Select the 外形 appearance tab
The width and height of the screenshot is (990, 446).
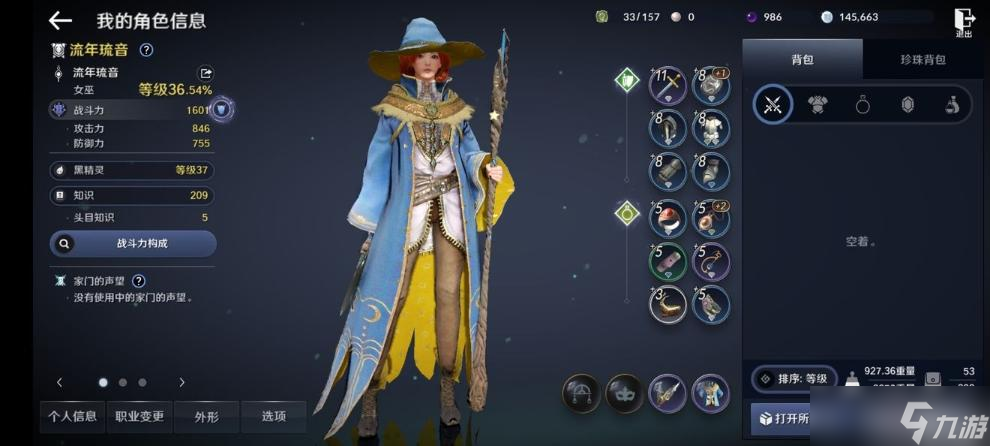(207, 416)
